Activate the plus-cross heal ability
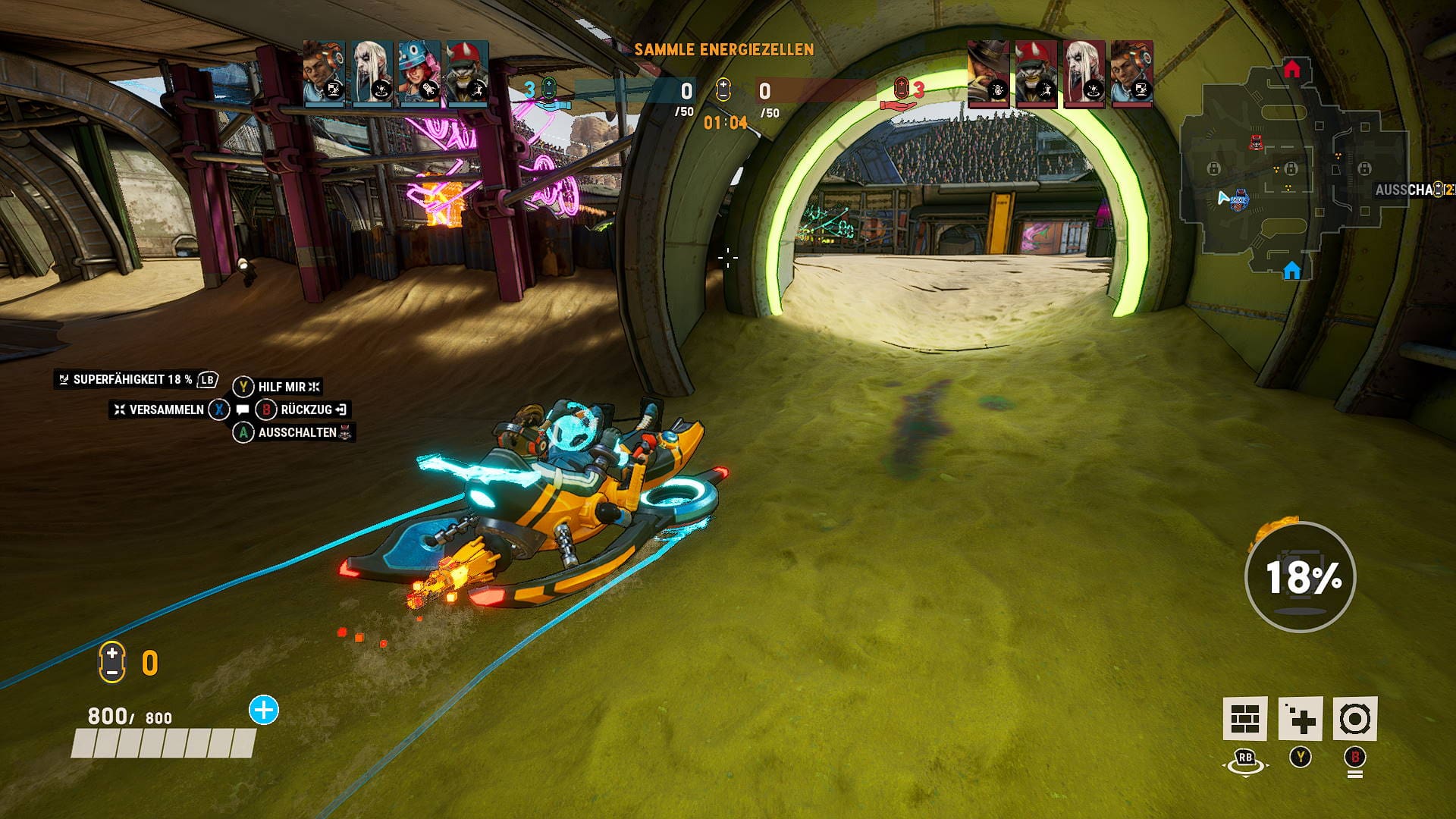Screen dimensions: 1456x819 coord(1300,718)
